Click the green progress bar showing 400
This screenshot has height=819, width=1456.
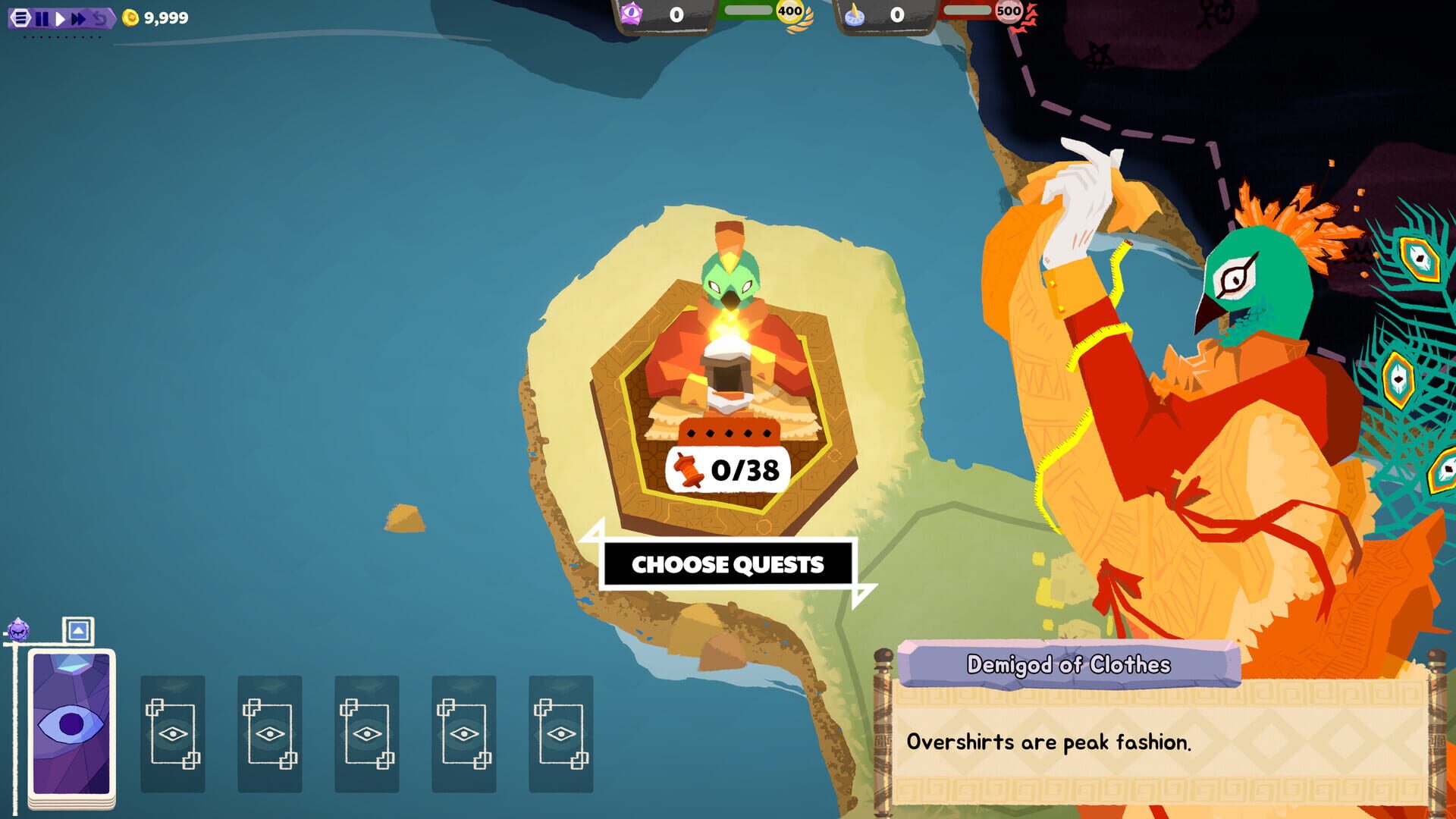point(751,10)
